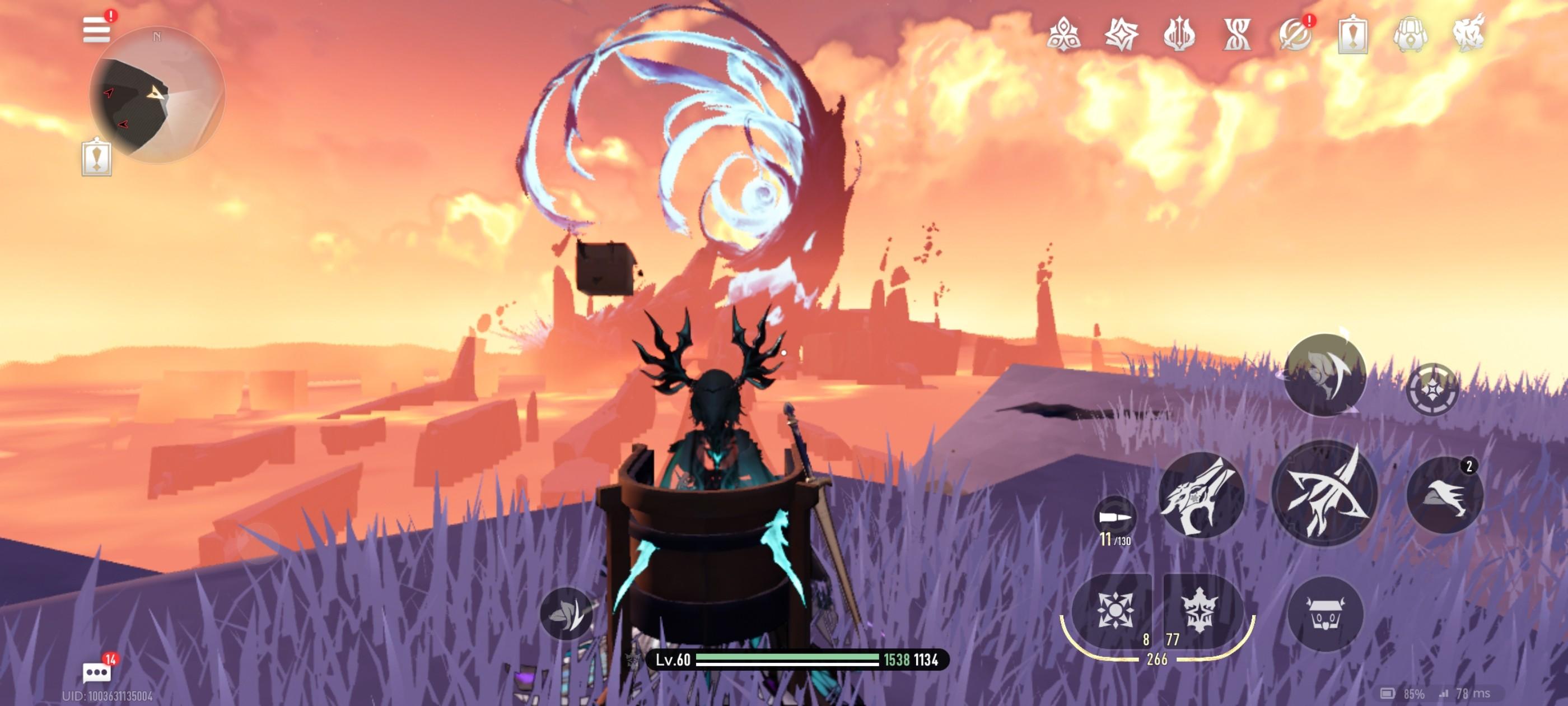Activate the radiating arrows burst skill
This screenshot has height=706, width=1568.
(x=1114, y=610)
